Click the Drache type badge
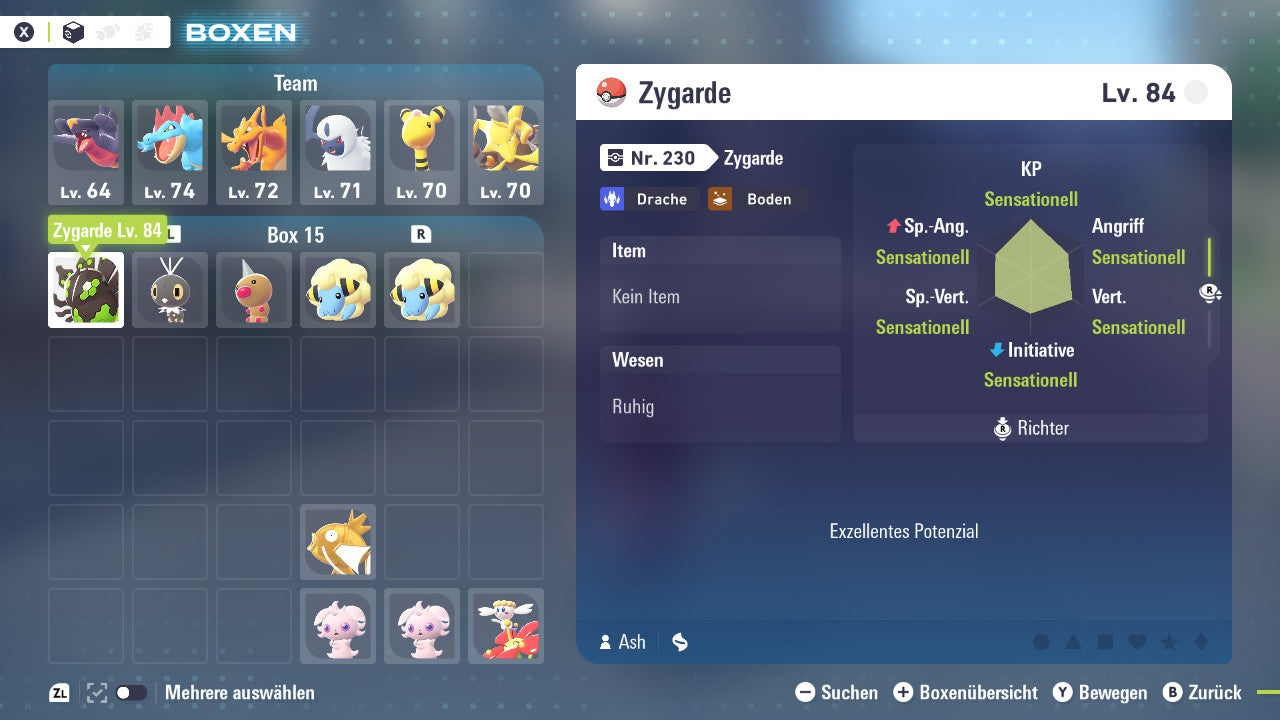Viewport: 1280px width, 720px height. point(650,198)
